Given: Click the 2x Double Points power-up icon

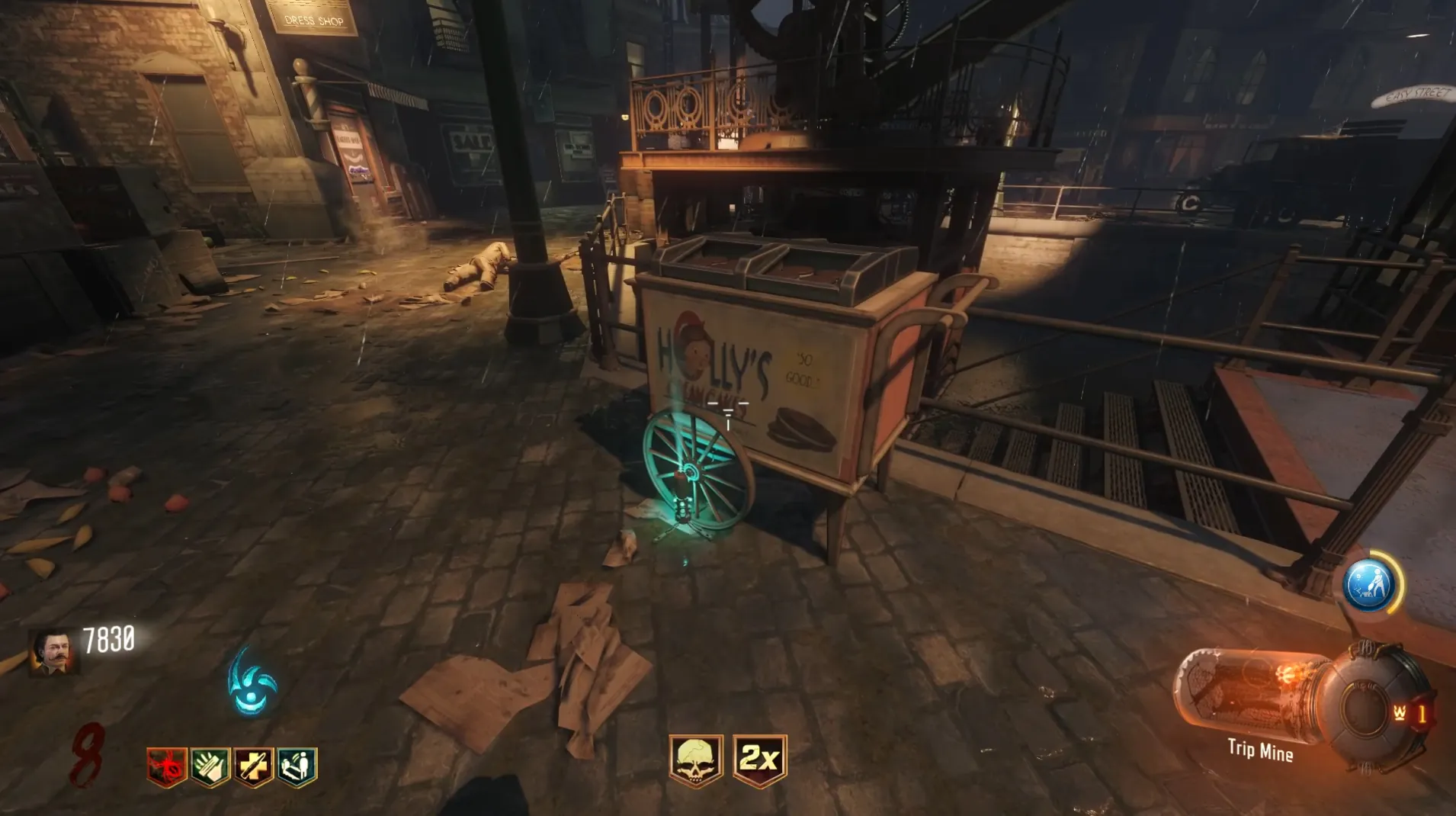Looking at the screenshot, I should [x=759, y=760].
